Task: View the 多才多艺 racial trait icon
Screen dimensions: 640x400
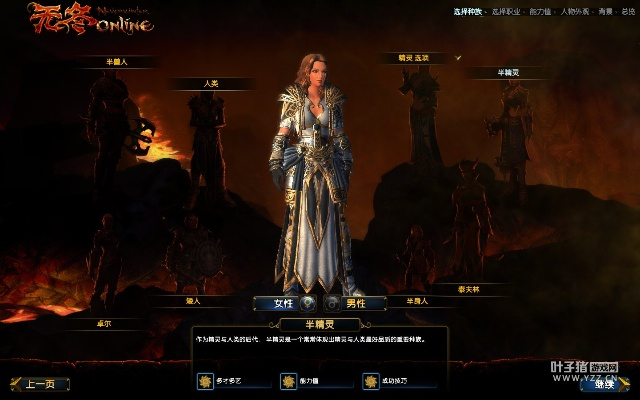Action: point(205,381)
